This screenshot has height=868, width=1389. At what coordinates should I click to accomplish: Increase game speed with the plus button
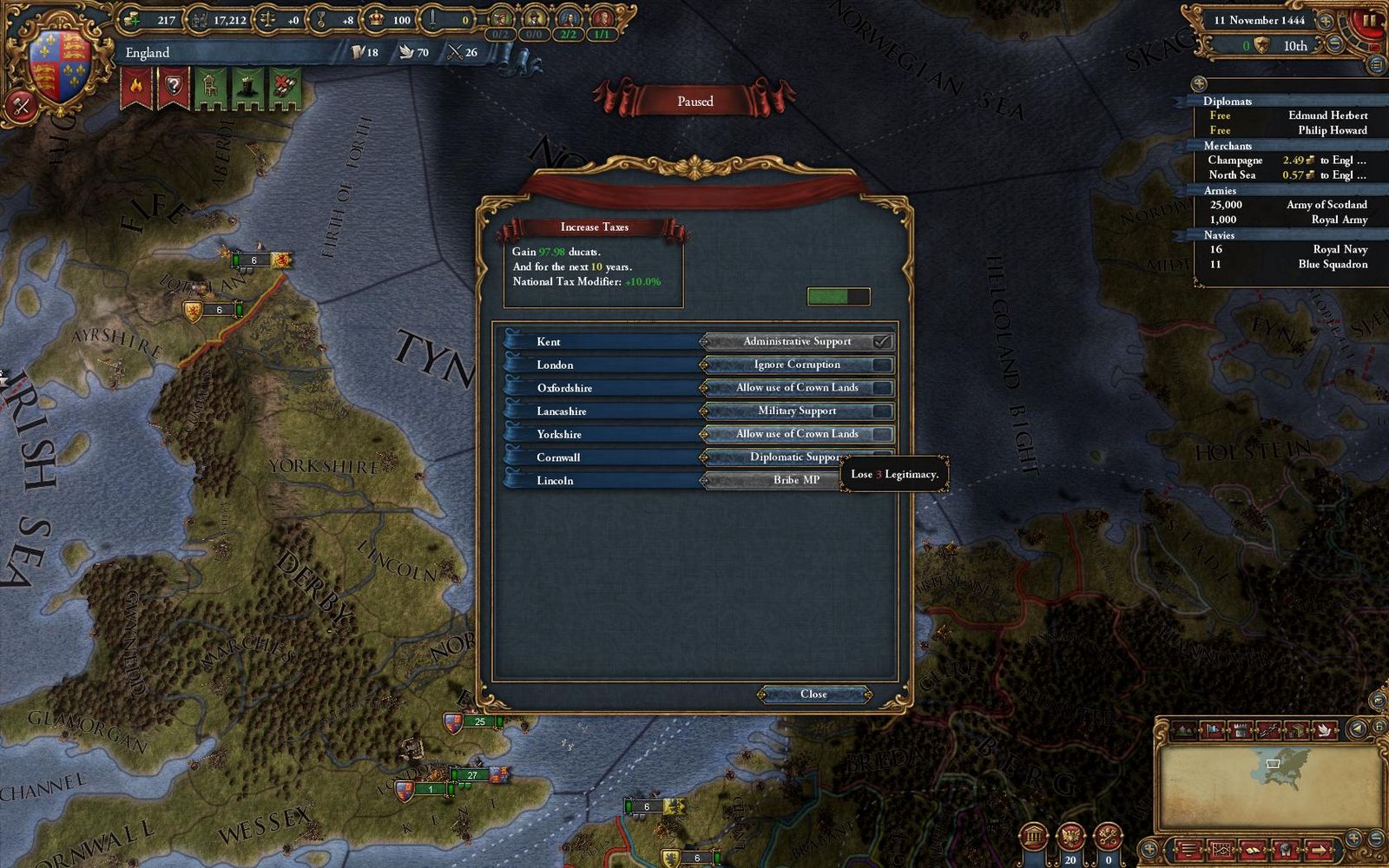click(1326, 20)
